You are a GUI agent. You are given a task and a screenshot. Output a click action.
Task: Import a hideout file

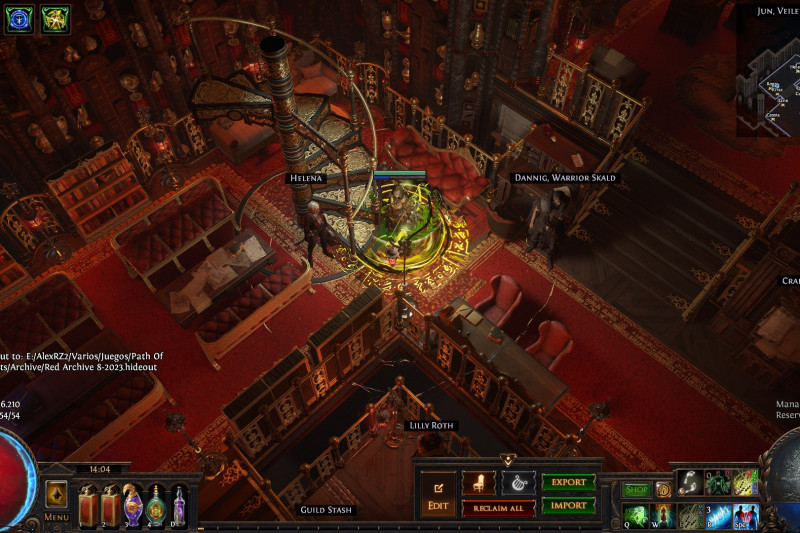click(x=568, y=506)
